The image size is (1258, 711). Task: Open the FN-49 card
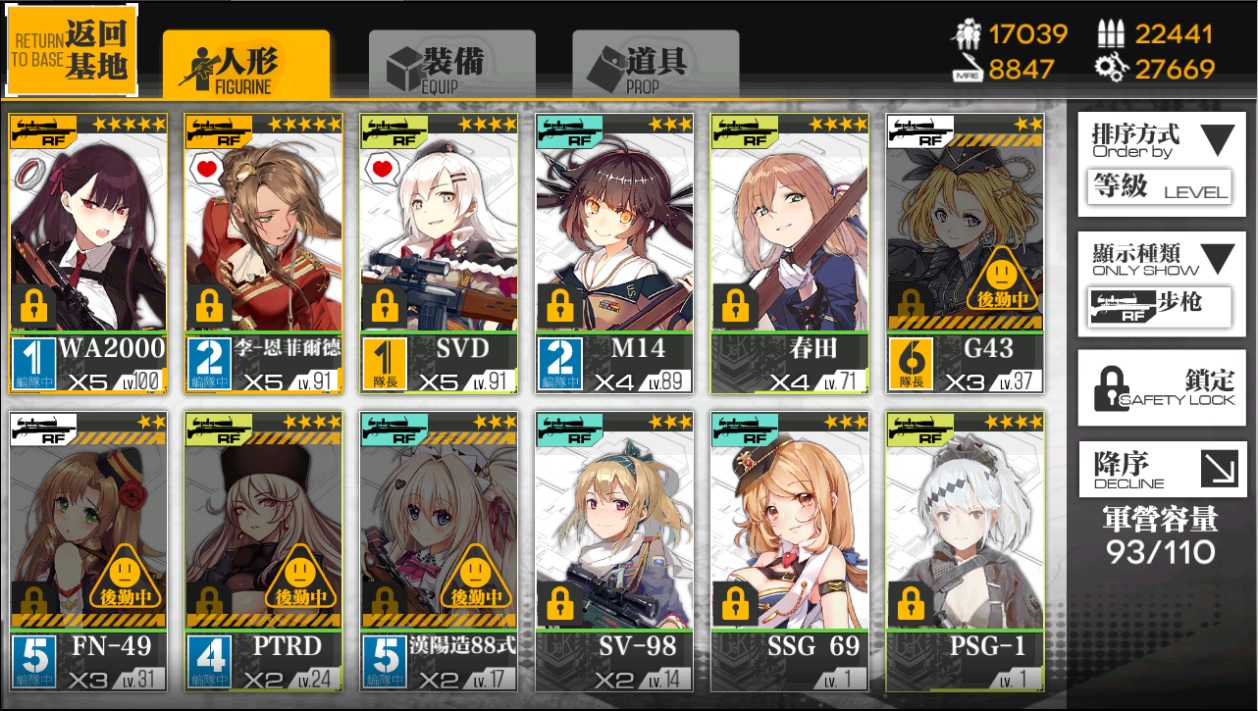[88, 551]
